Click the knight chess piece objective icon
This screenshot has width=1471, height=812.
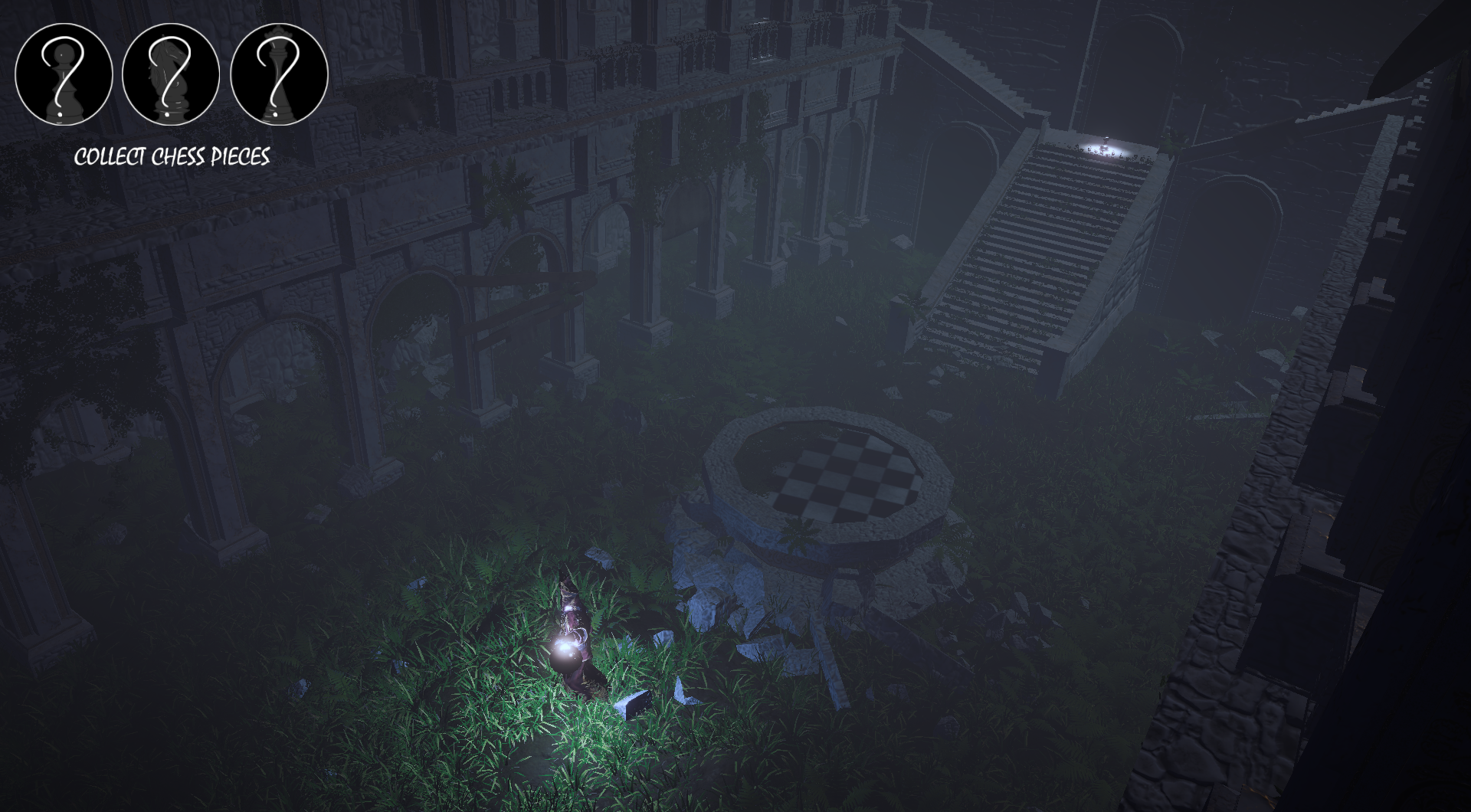[x=171, y=74]
